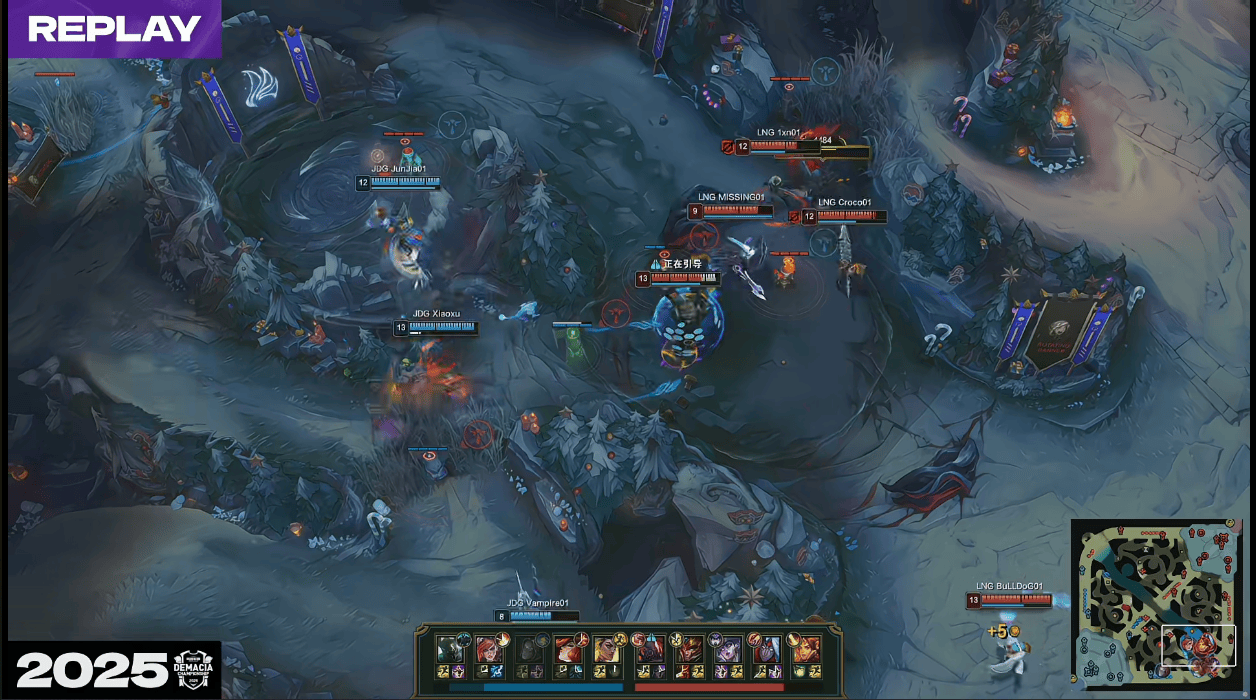Viewport: 1256px width, 700px height.
Task: Click the minimap
Action: tap(1160, 603)
